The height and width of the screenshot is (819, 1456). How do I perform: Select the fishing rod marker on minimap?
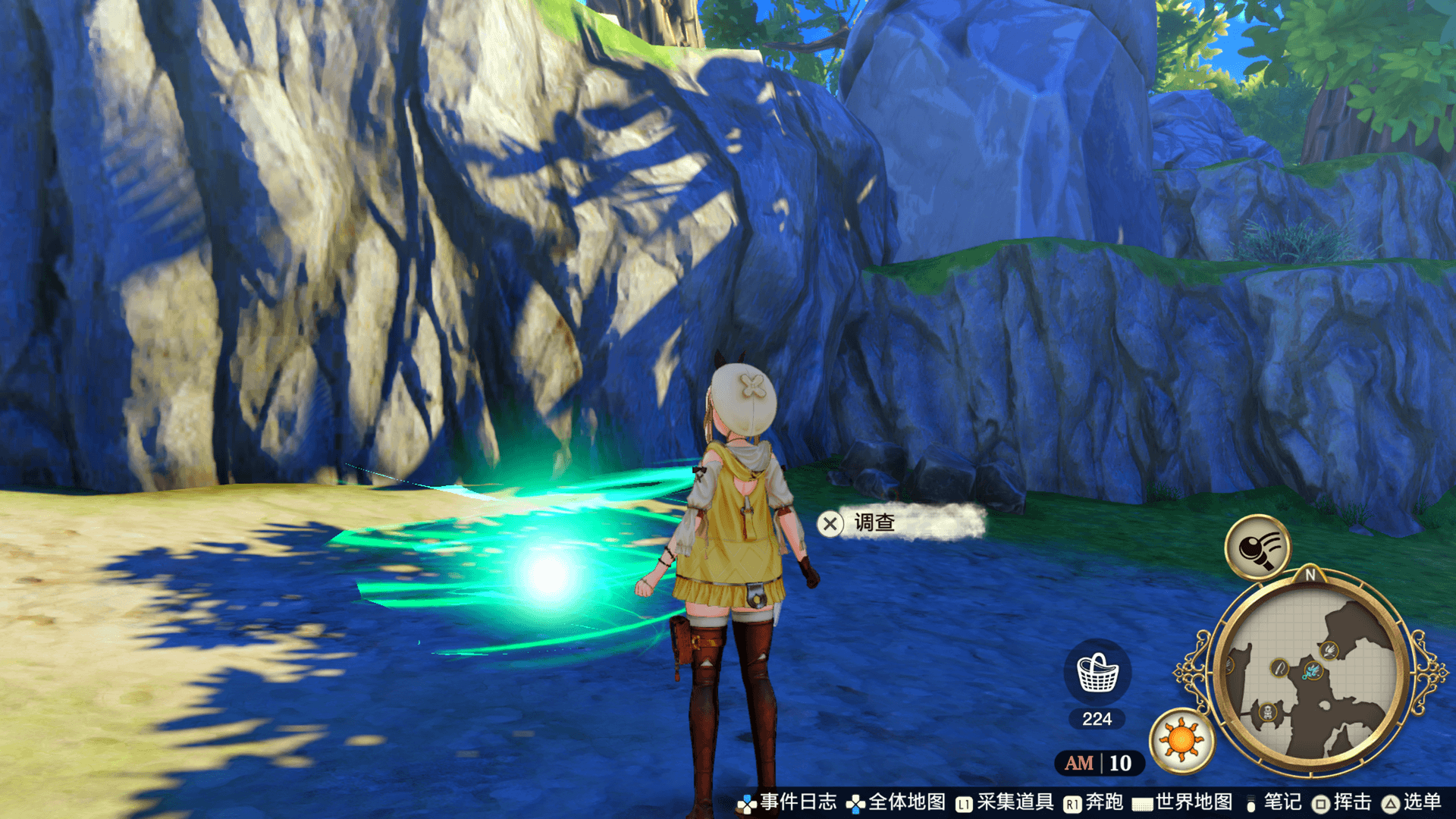tap(1279, 668)
